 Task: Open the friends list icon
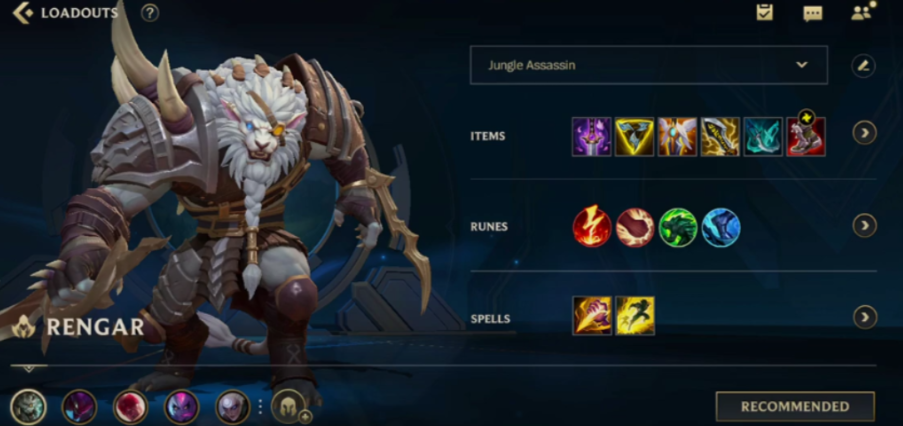tap(861, 13)
